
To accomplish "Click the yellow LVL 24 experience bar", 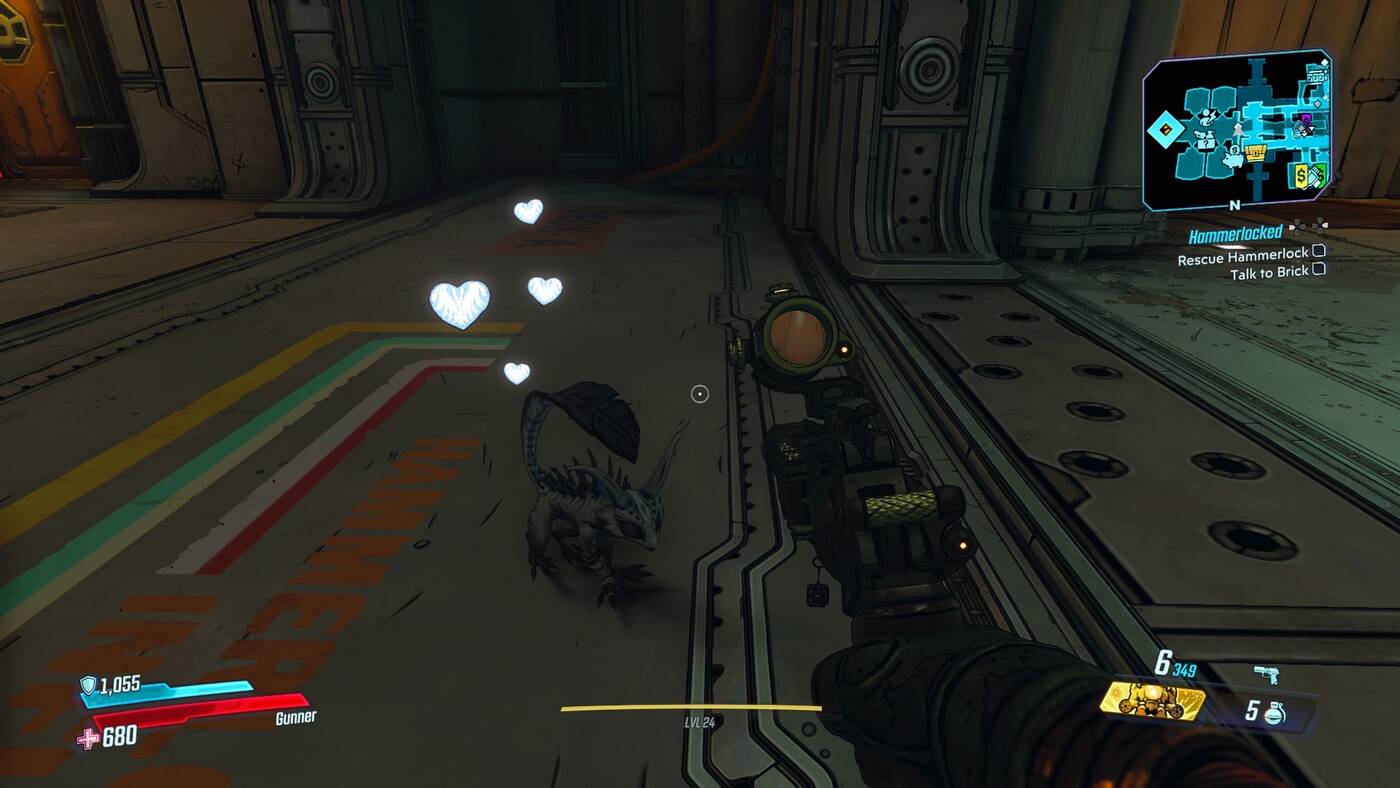I will (700, 706).
